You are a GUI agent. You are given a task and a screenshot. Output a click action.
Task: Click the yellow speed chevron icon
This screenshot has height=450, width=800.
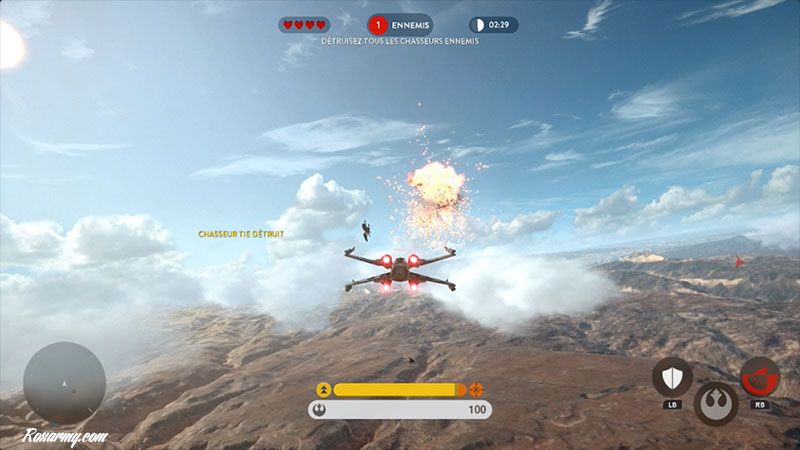323,389
